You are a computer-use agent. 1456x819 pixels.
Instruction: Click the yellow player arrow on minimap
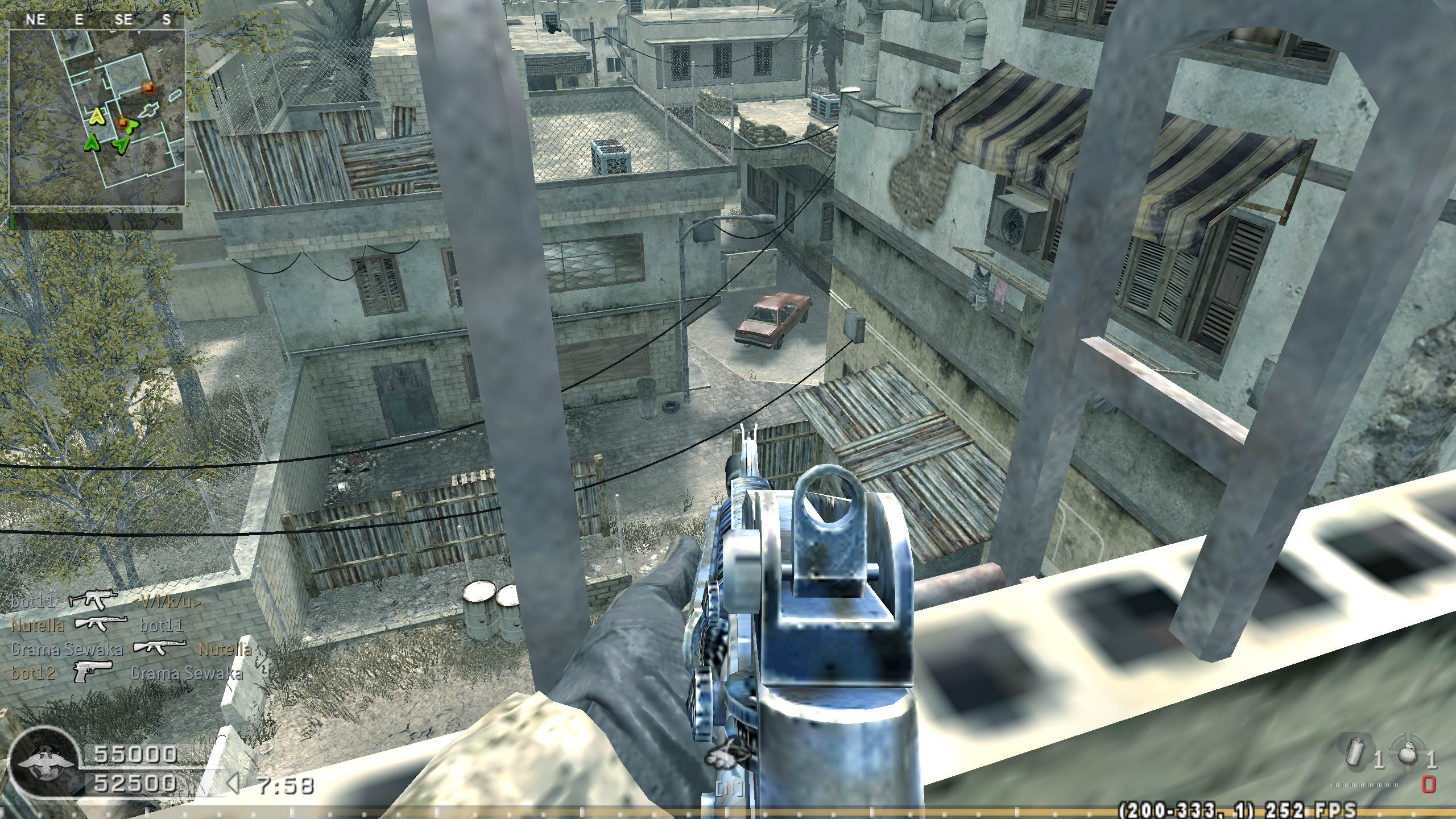coord(97,117)
